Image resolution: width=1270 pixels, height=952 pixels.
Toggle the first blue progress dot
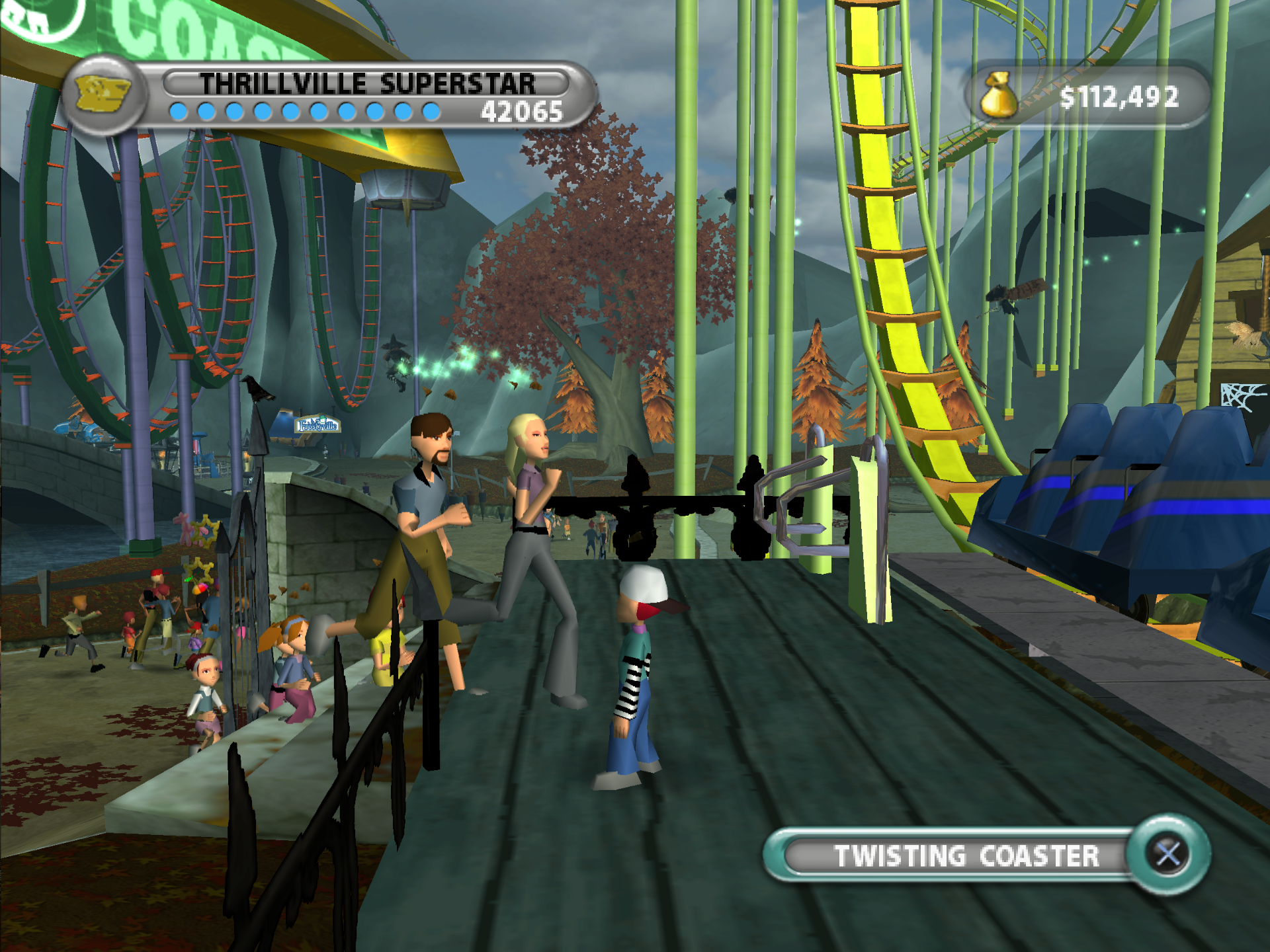coord(177,111)
